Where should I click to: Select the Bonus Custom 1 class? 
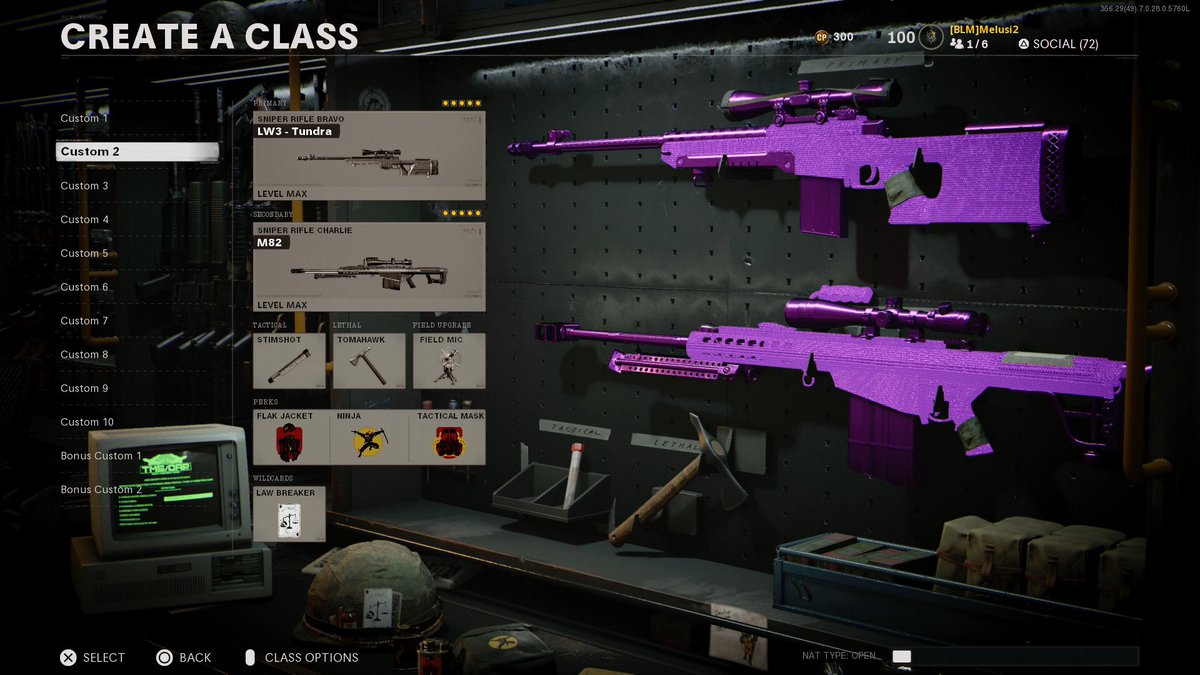tap(101, 456)
